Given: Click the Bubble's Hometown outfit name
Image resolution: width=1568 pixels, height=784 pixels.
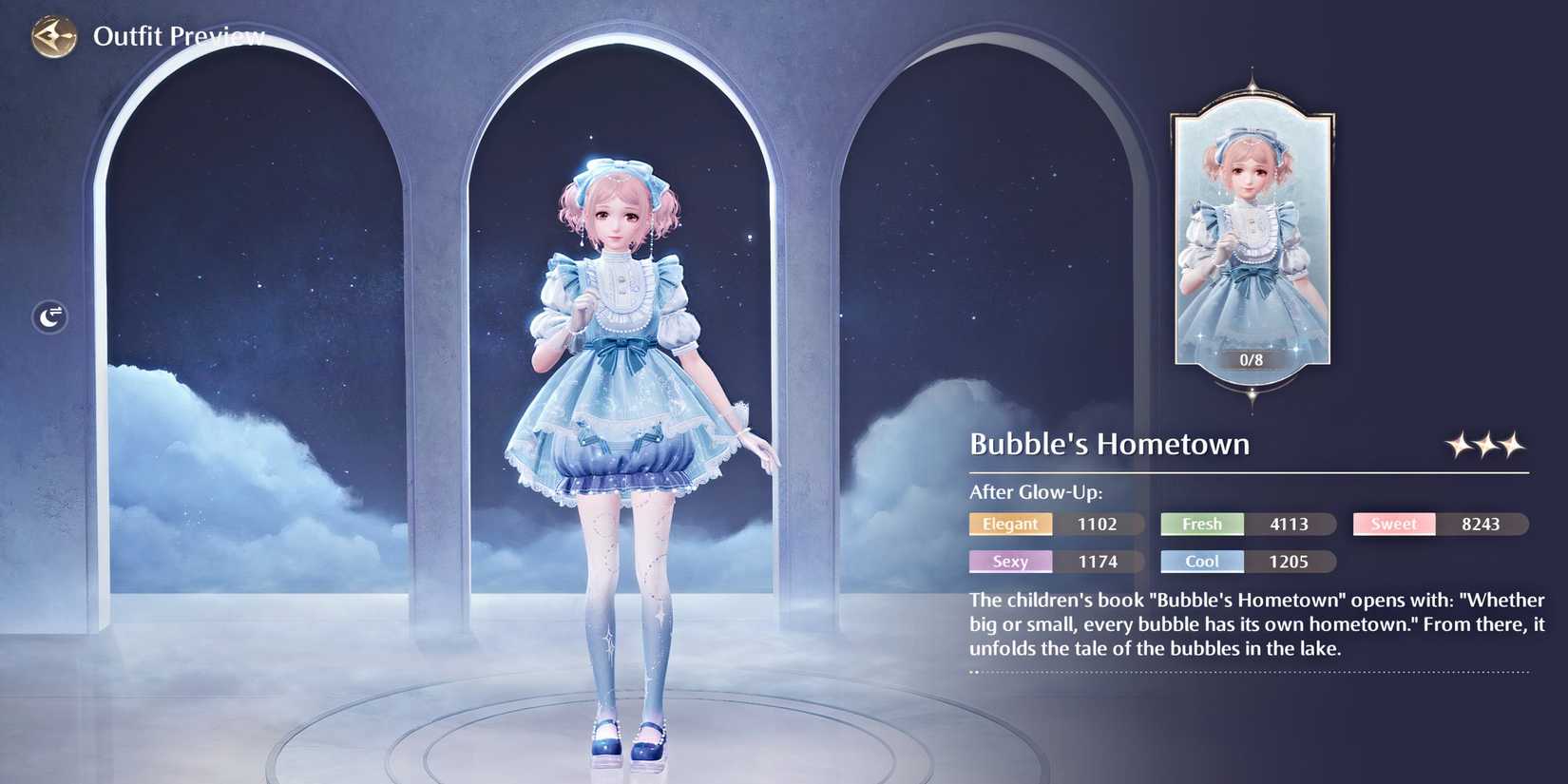Looking at the screenshot, I should click(1110, 444).
